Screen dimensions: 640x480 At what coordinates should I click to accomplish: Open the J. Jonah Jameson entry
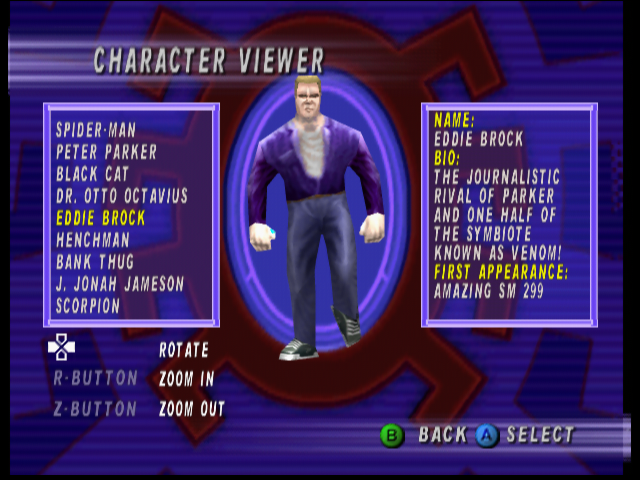click(120, 284)
